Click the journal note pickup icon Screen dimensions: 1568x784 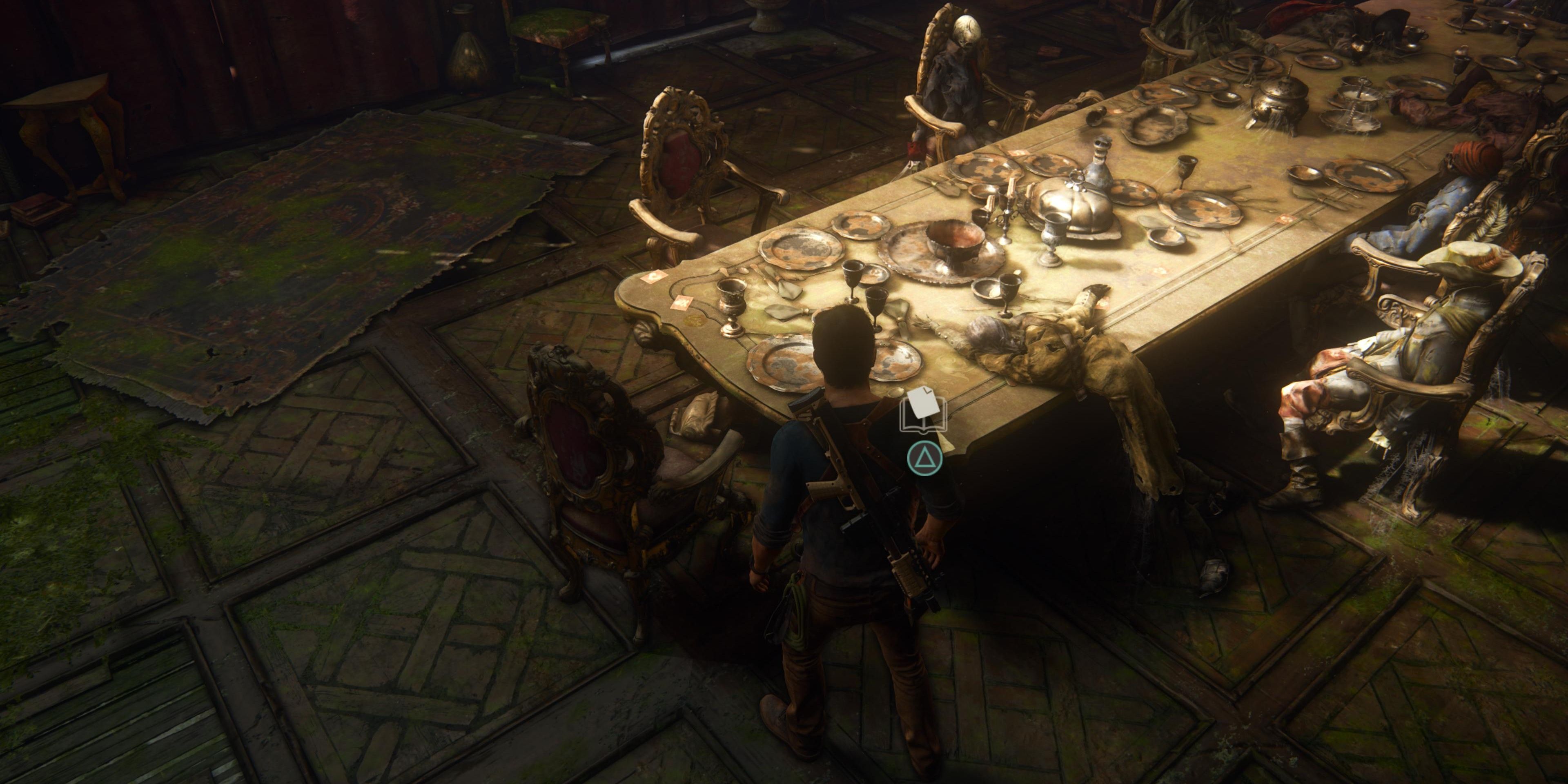[923, 410]
